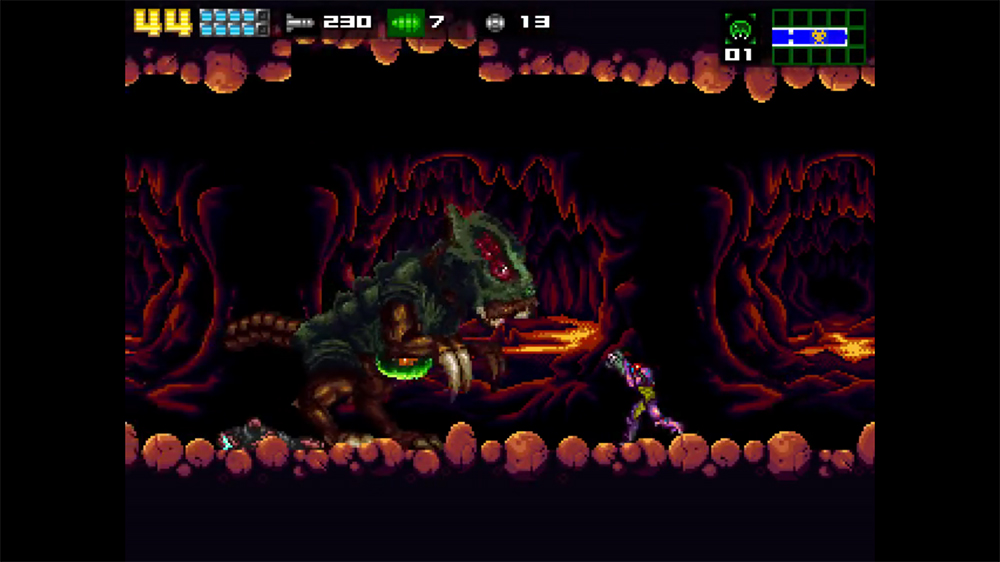The image size is (1000, 562).
Task: Select the green super missile icon
Action: click(x=405, y=21)
